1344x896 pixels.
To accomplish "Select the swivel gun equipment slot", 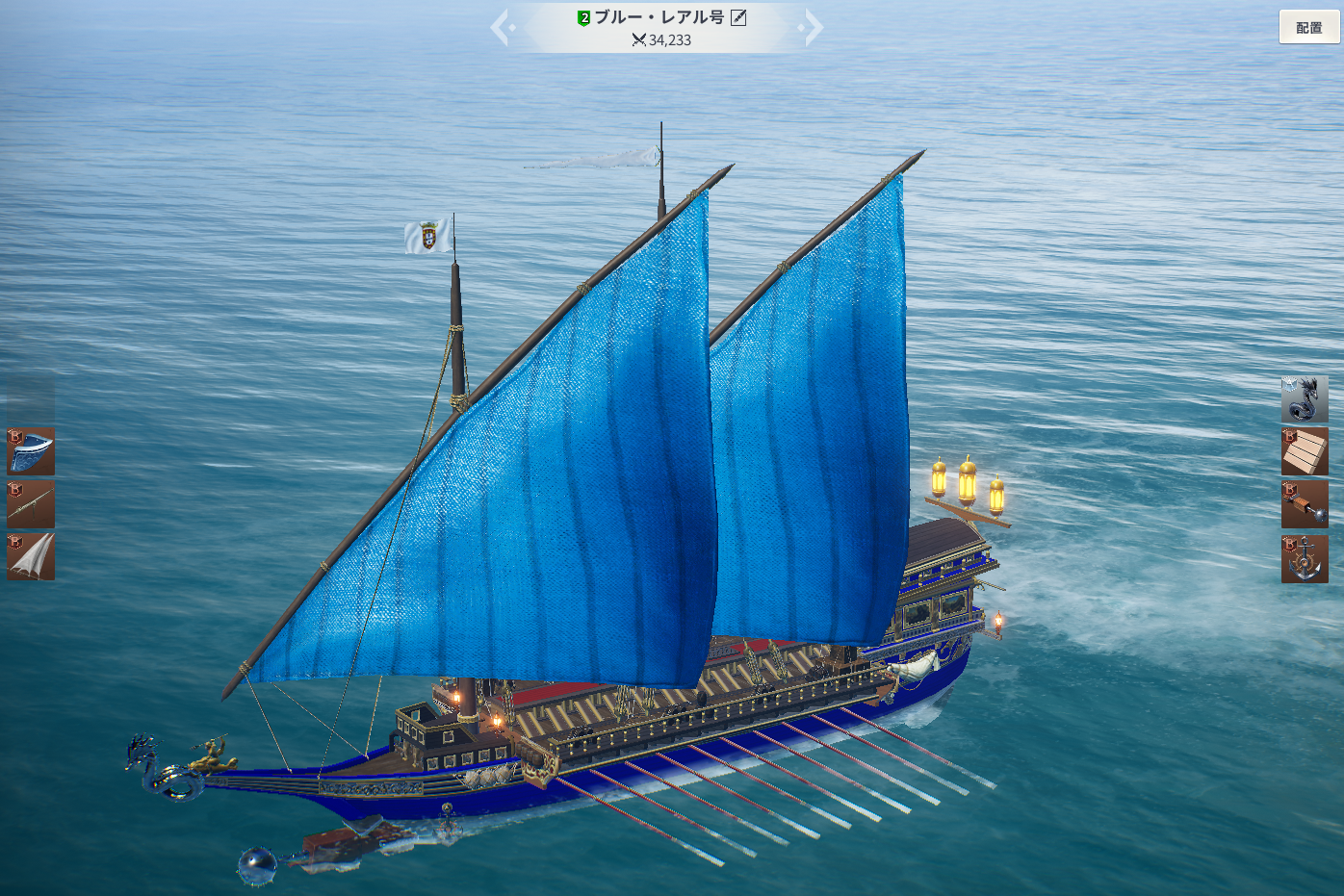I will click(x=31, y=504).
